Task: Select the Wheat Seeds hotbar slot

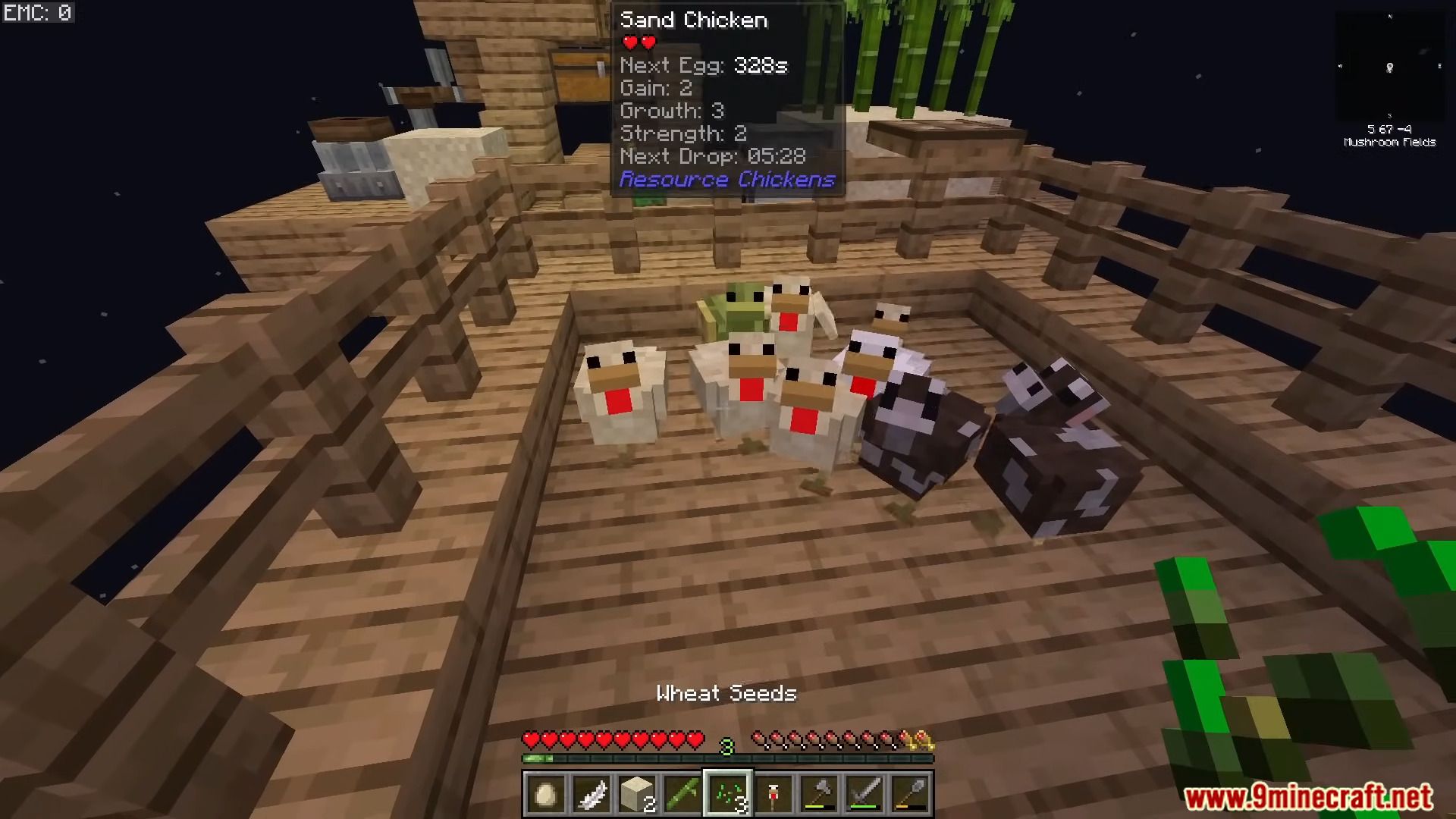Action: click(729, 794)
